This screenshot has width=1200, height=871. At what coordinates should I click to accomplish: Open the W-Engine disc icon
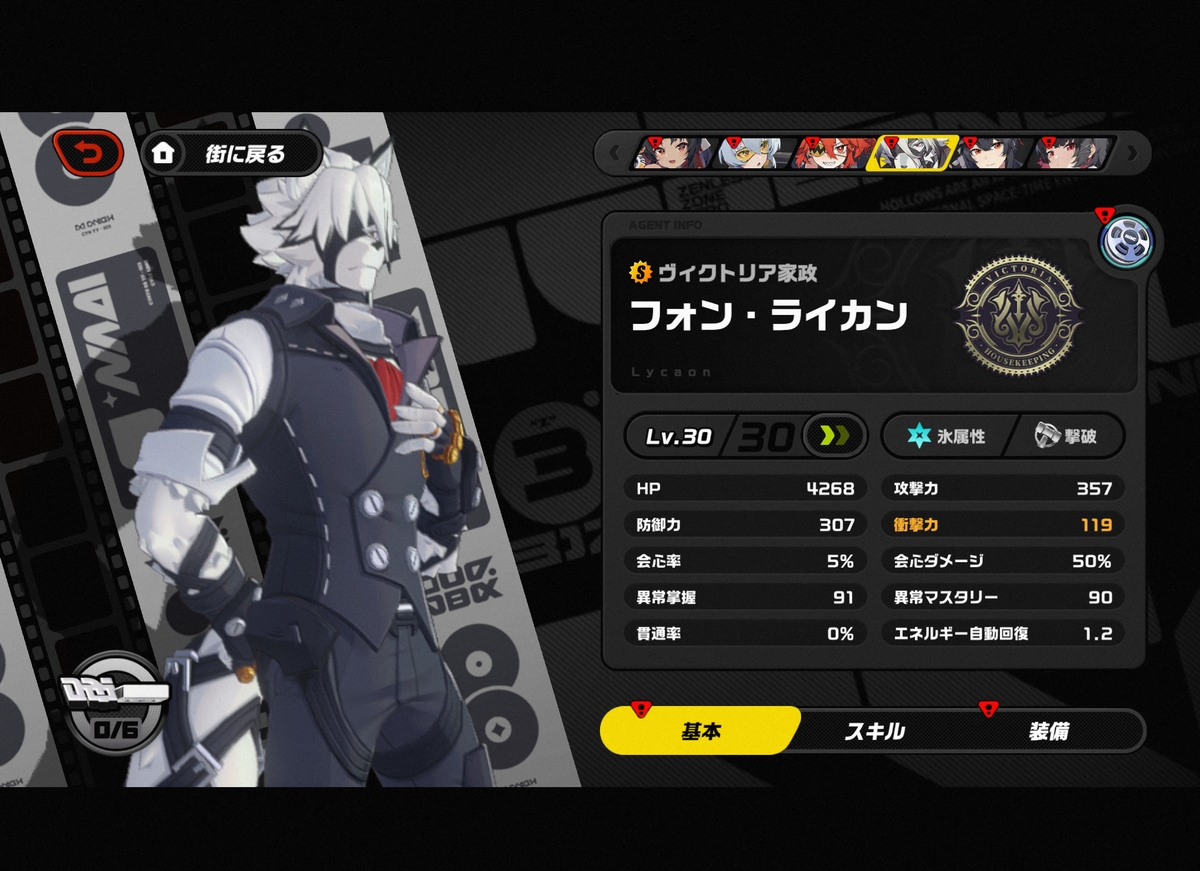point(1127,241)
